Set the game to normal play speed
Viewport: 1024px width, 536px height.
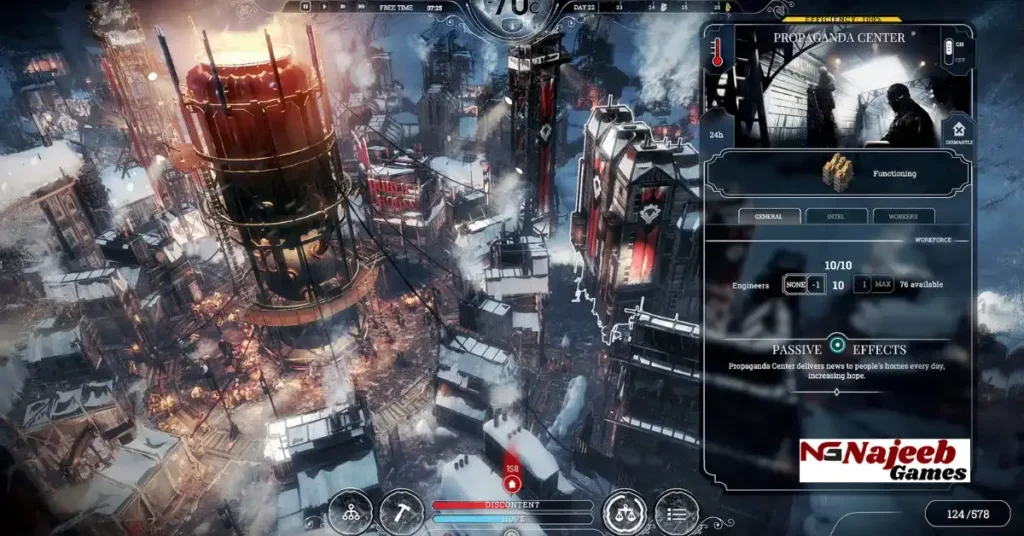click(x=324, y=7)
